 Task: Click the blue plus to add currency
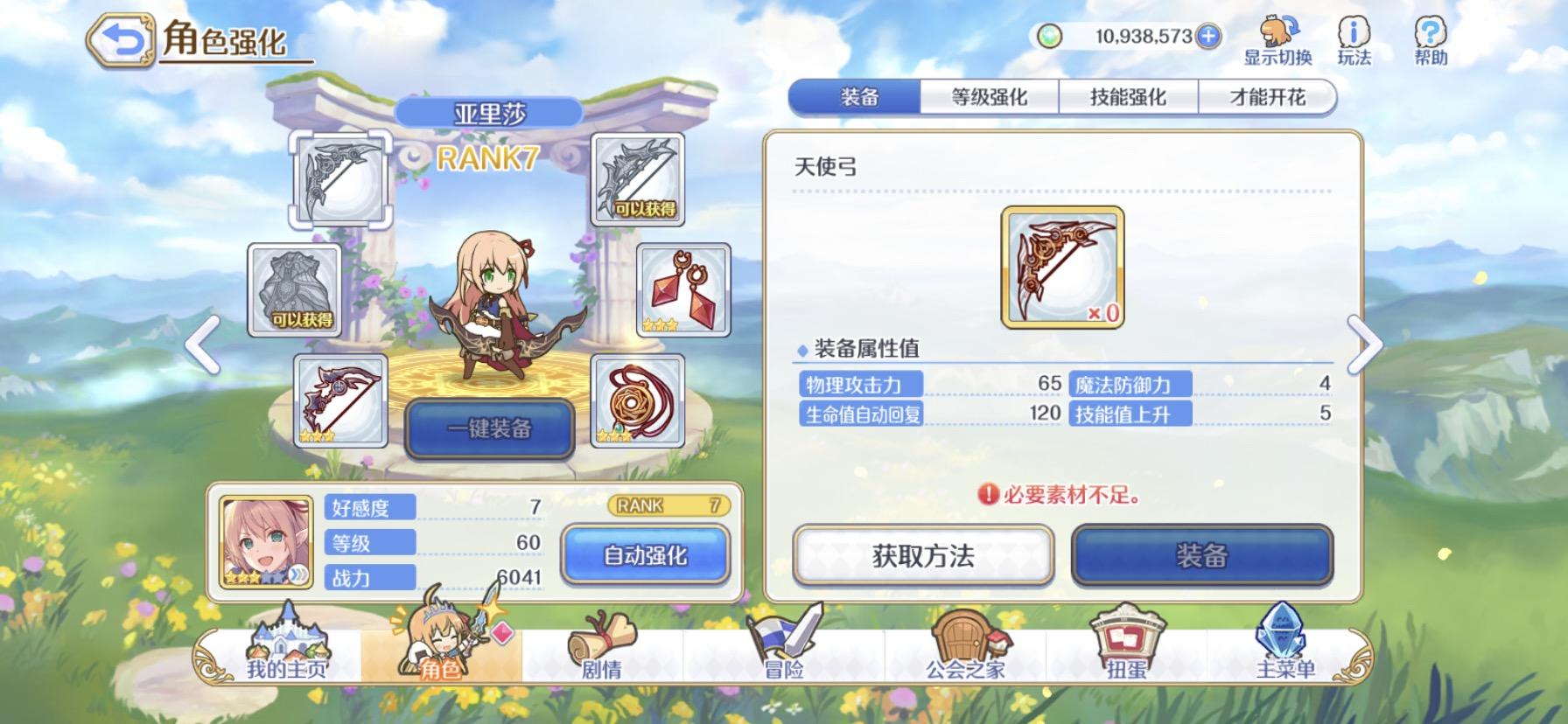[1207, 36]
